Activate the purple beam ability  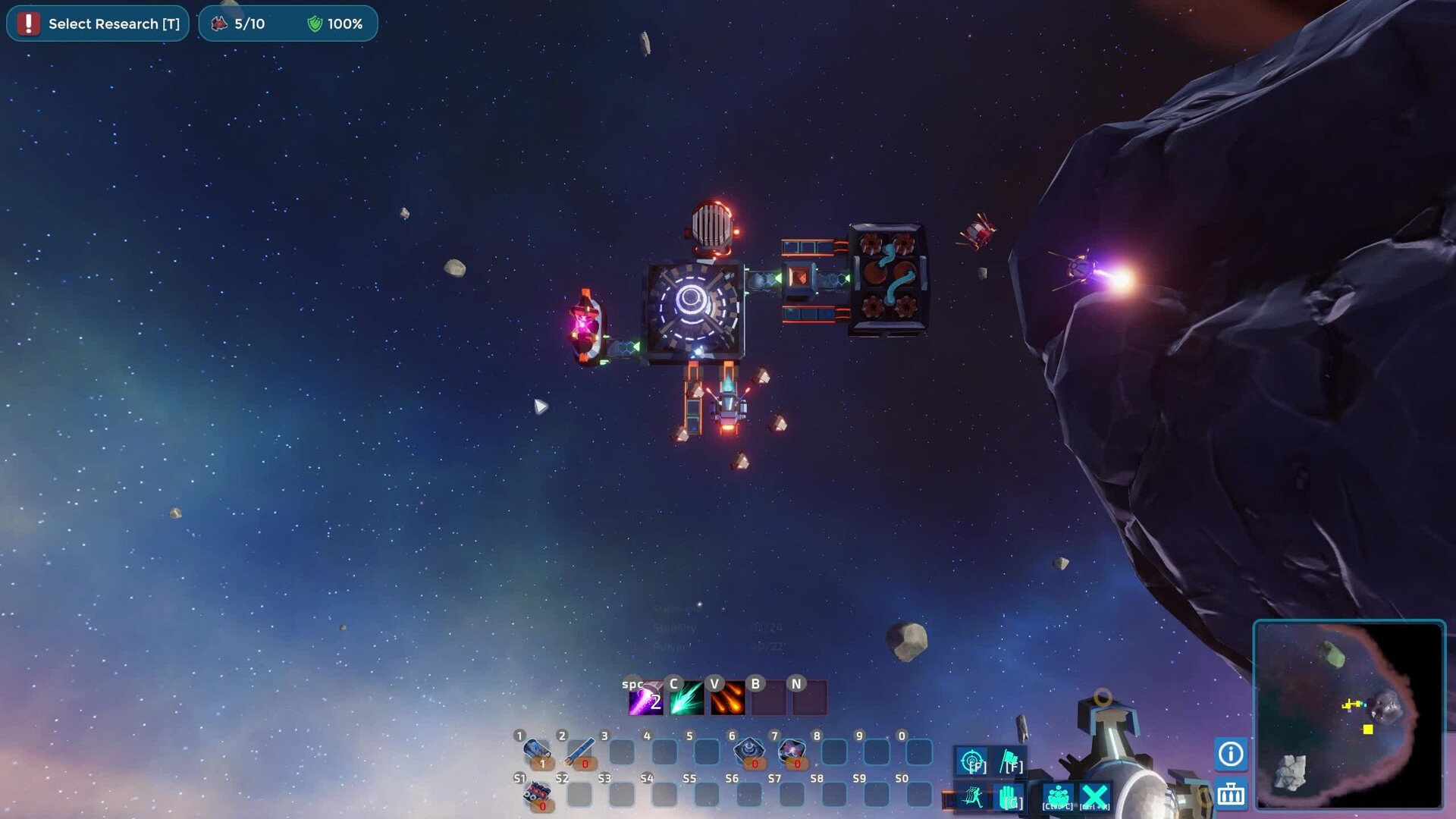click(x=645, y=699)
